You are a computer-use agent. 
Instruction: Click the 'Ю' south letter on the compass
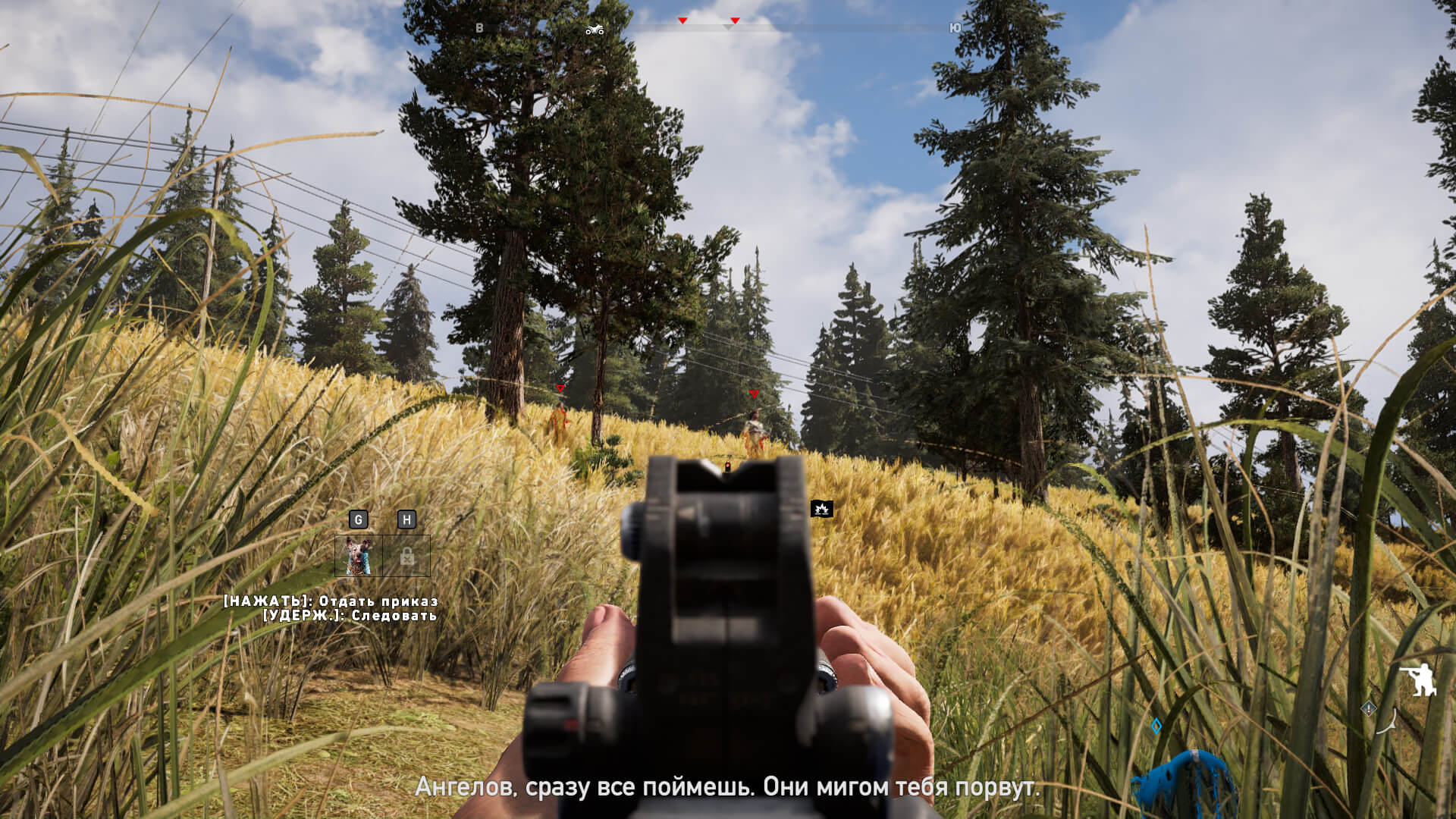pyautogui.click(x=954, y=27)
